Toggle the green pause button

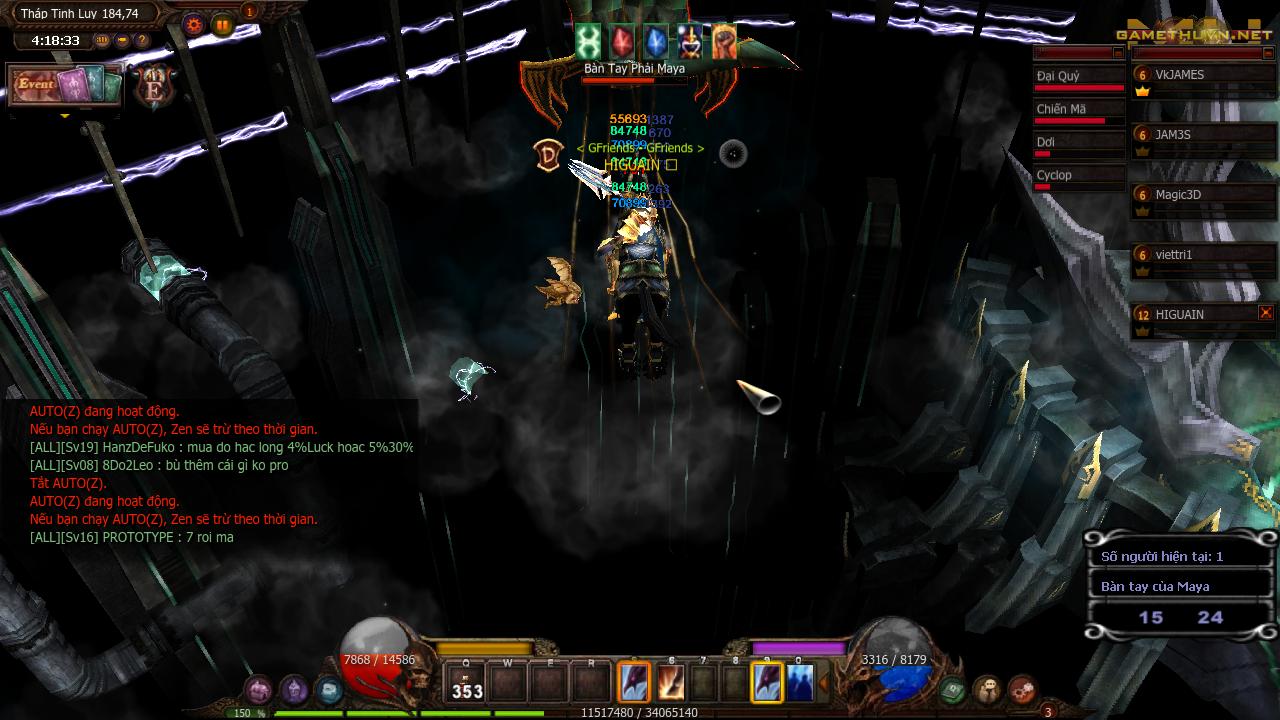[222, 25]
